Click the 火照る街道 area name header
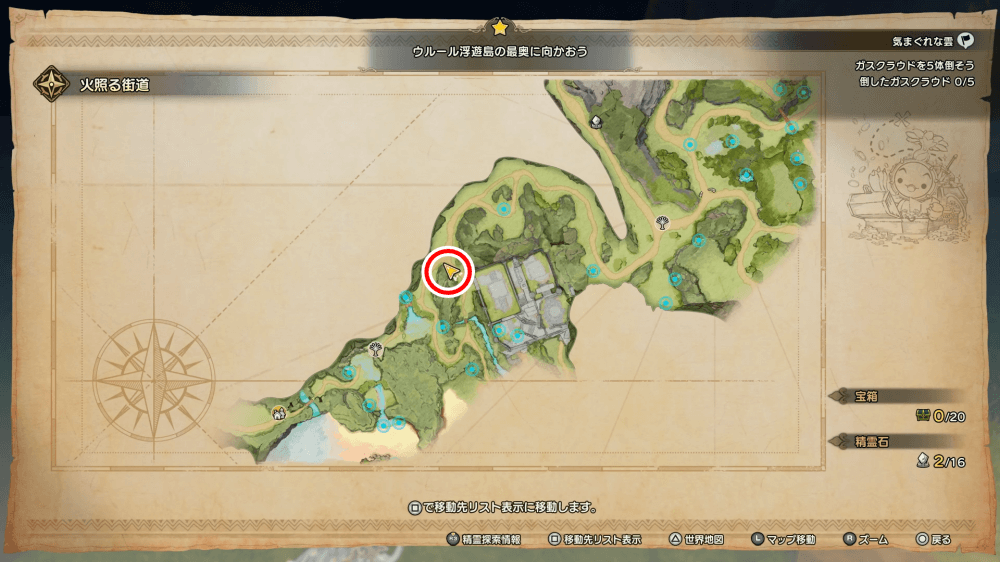Image resolution: width=1000 pixels, height=562 pixels. (115, 85)
